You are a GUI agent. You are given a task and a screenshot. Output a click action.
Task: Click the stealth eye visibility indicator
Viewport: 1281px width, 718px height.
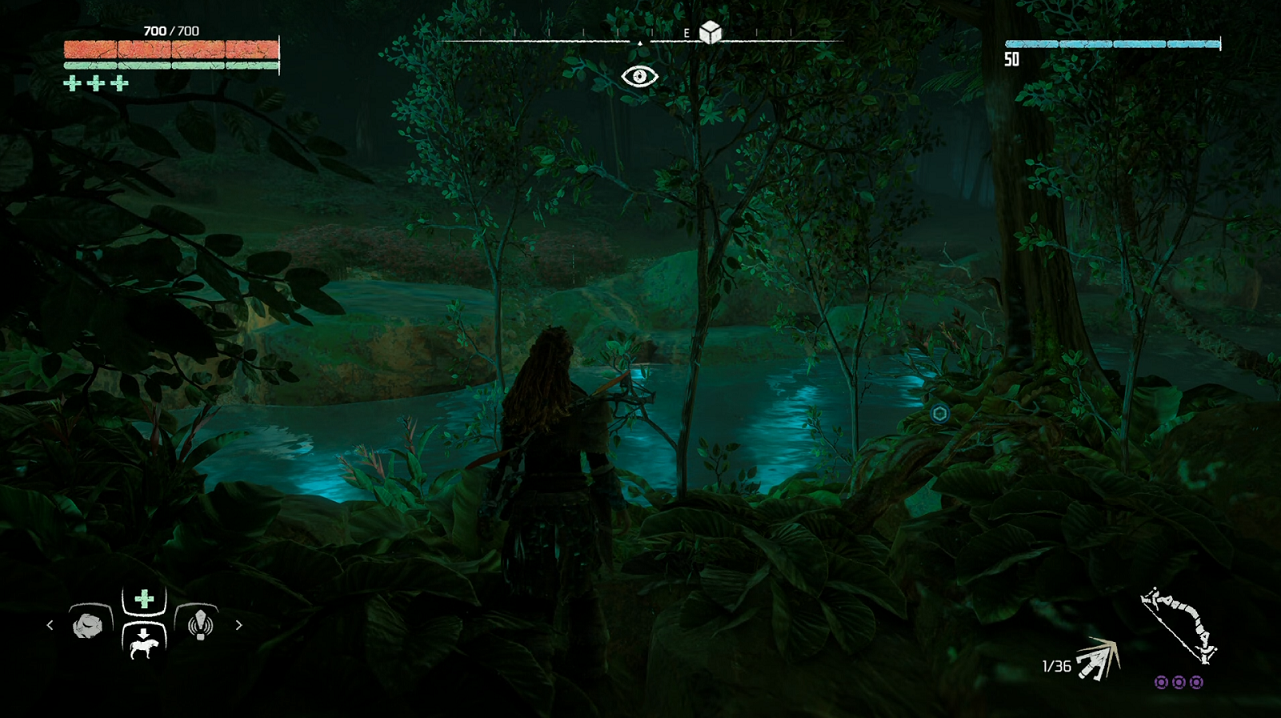tap(640, 76)
